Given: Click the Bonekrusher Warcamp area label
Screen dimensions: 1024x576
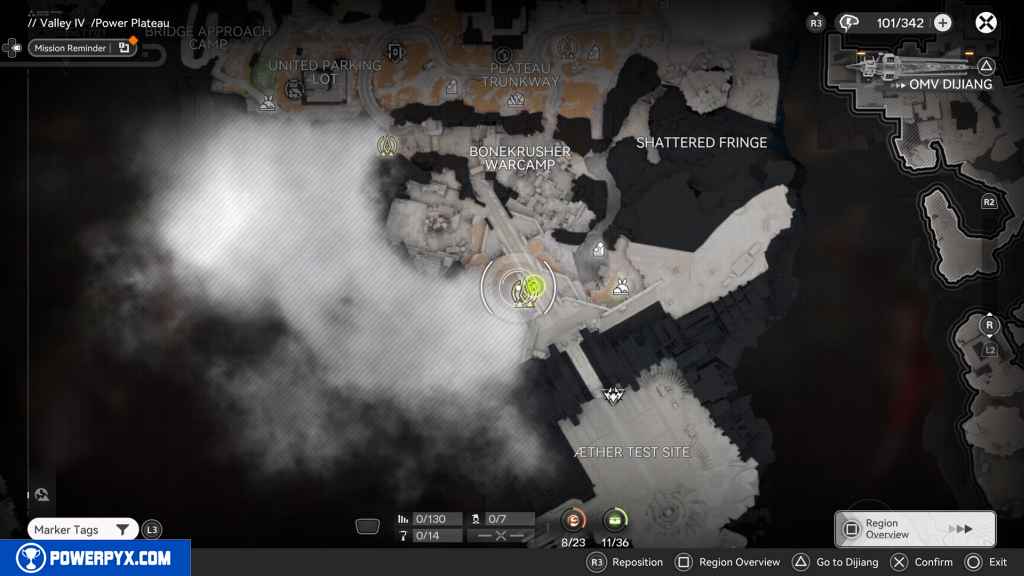Looking at the screenshot, I should point(519,157).
